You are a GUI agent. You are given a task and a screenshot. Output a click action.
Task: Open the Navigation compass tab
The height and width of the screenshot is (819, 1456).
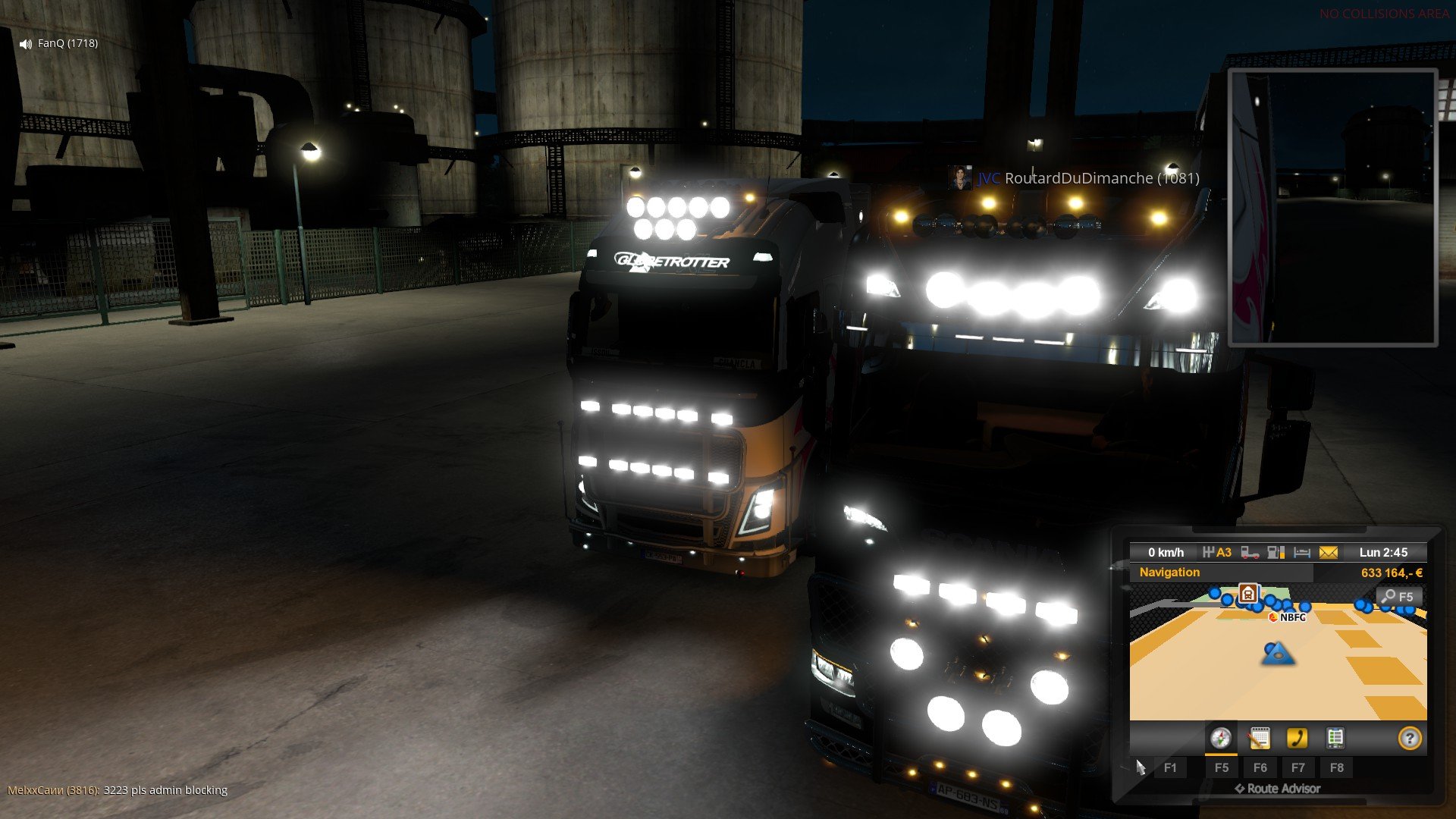click(1220, 738)
